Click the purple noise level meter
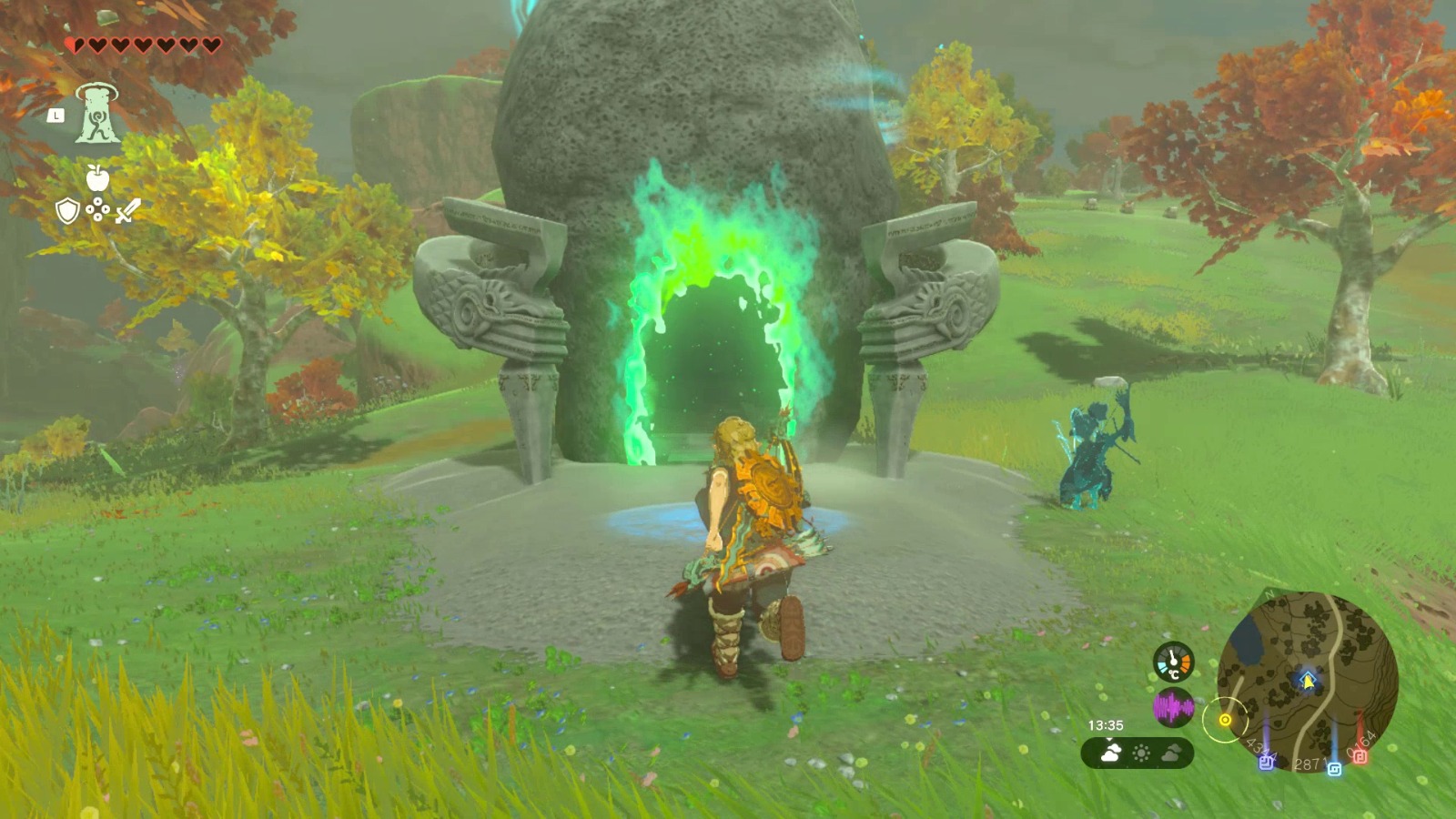This screenshot has width=1456, height=819. click(x=1173, y=706)
